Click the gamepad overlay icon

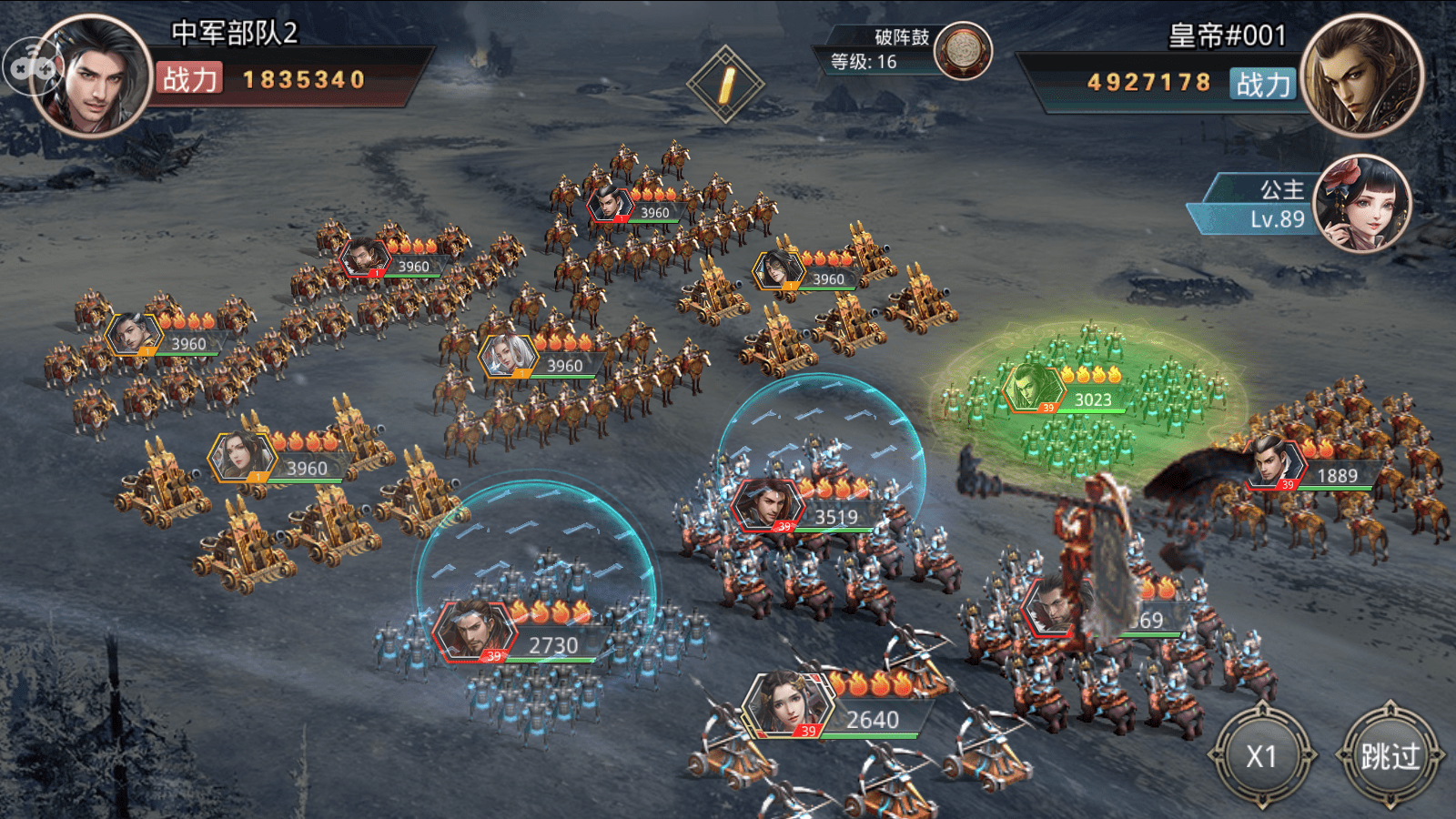[x=30, y=67]
